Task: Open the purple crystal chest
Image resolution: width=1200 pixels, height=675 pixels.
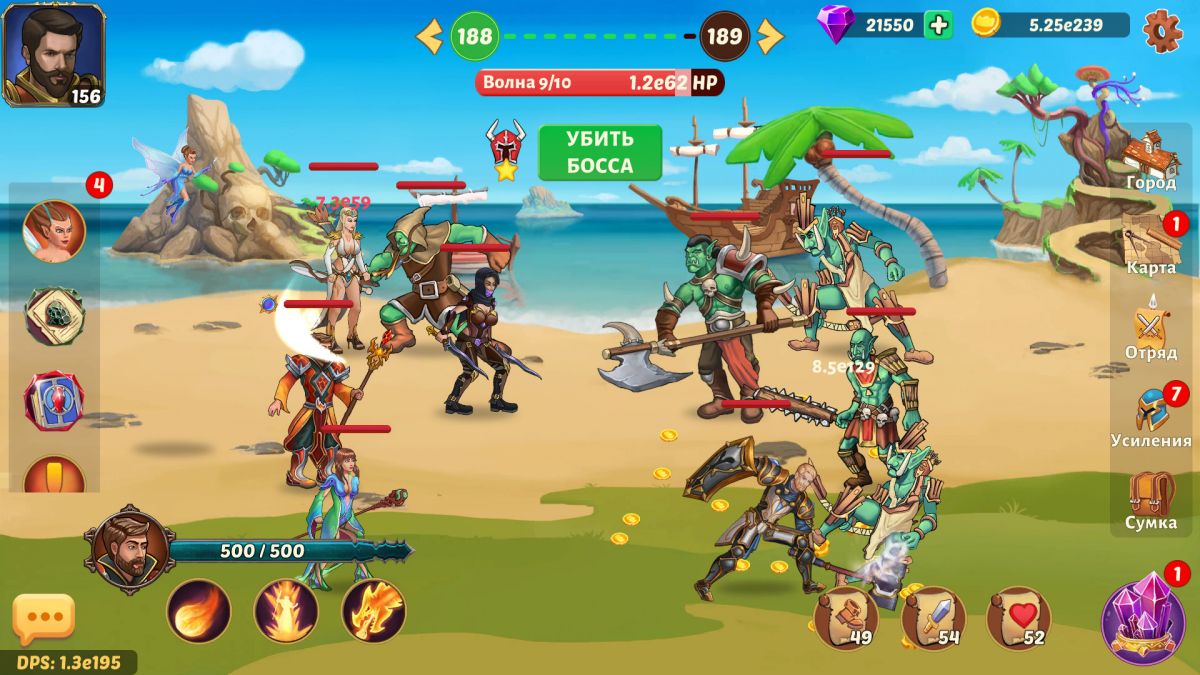Action: (x=1143, y=621)
